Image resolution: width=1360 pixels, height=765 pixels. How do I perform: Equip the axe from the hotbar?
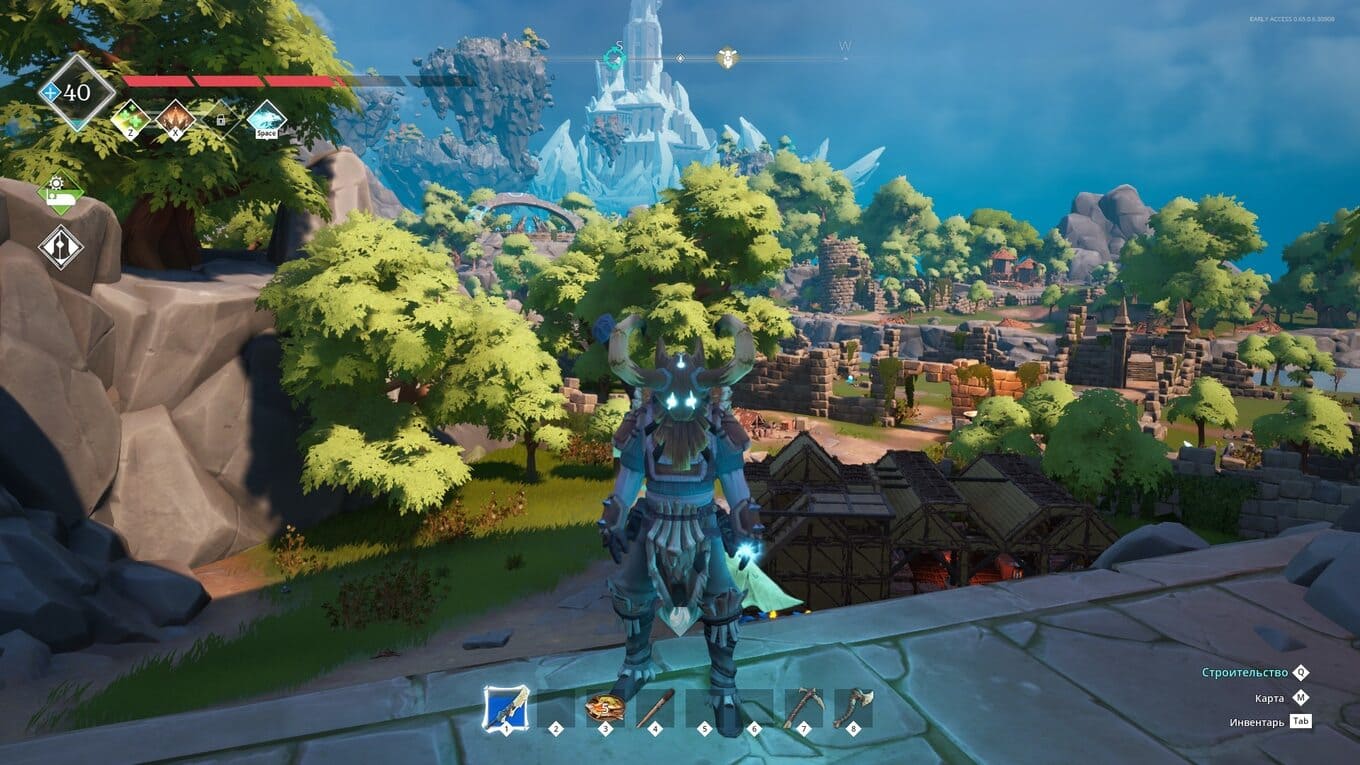coord(853,708)
